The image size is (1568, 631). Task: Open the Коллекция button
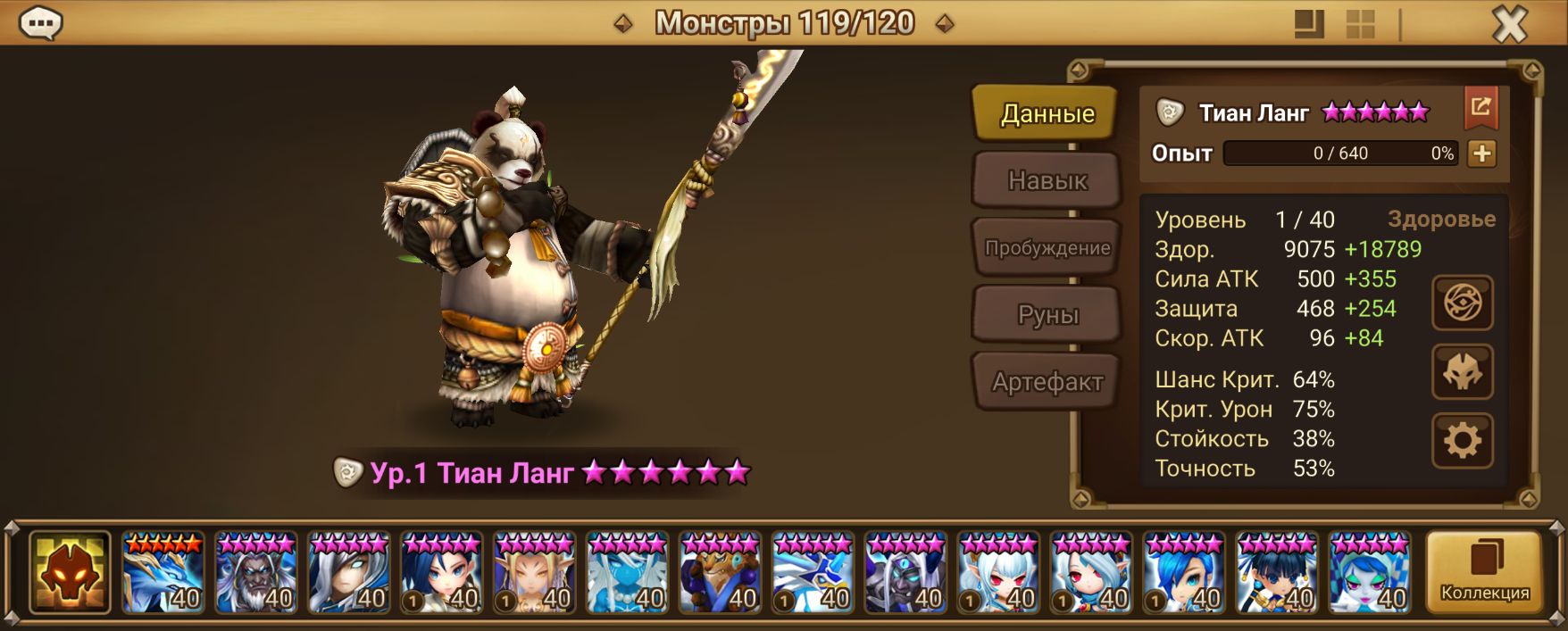[1484, 572]
